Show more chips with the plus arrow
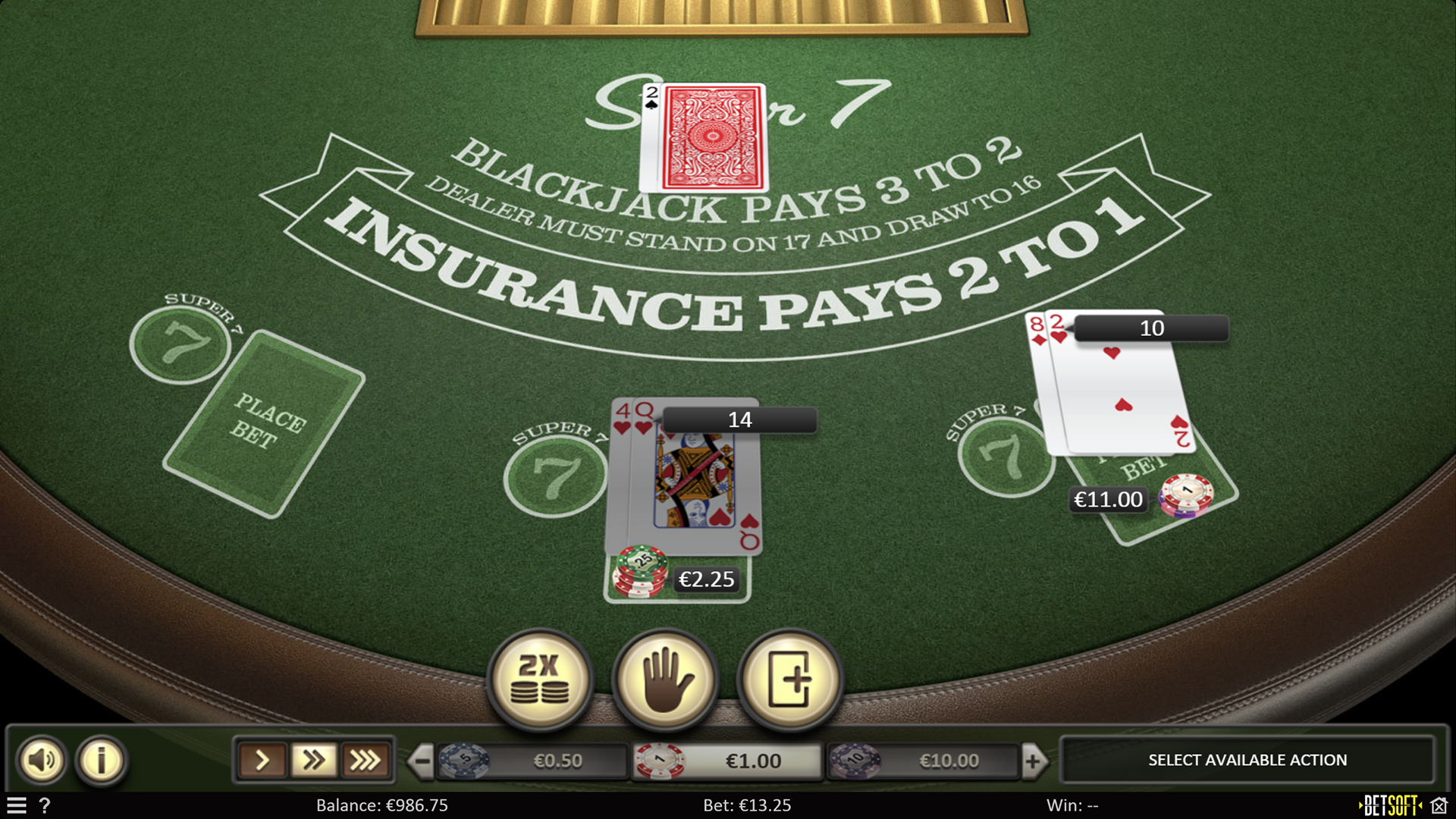 [1034, 759]
